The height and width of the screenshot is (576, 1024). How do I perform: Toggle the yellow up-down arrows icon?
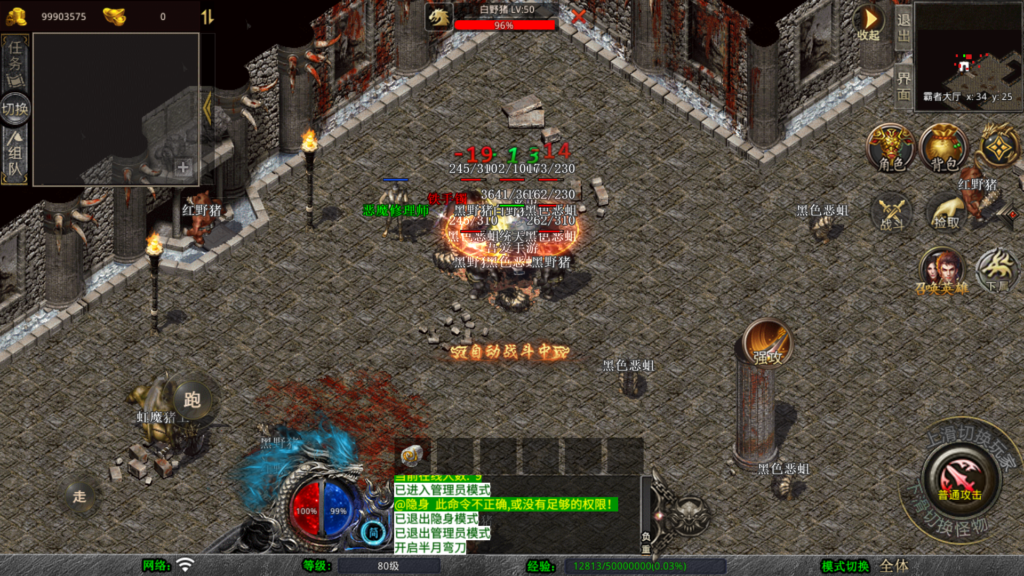pos(207,17)
